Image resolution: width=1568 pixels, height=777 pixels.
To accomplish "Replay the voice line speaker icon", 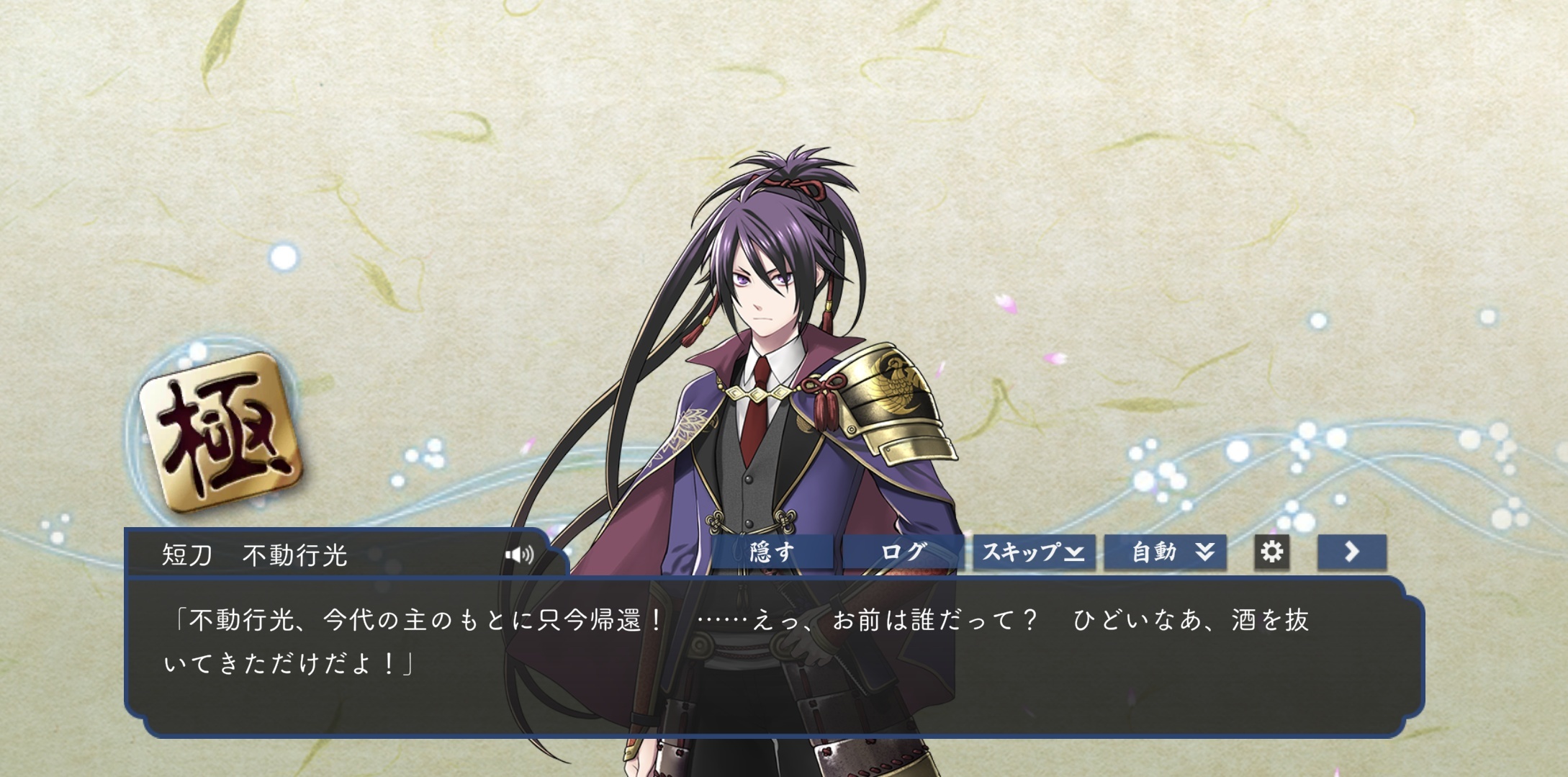I will [x=519, y=554].
